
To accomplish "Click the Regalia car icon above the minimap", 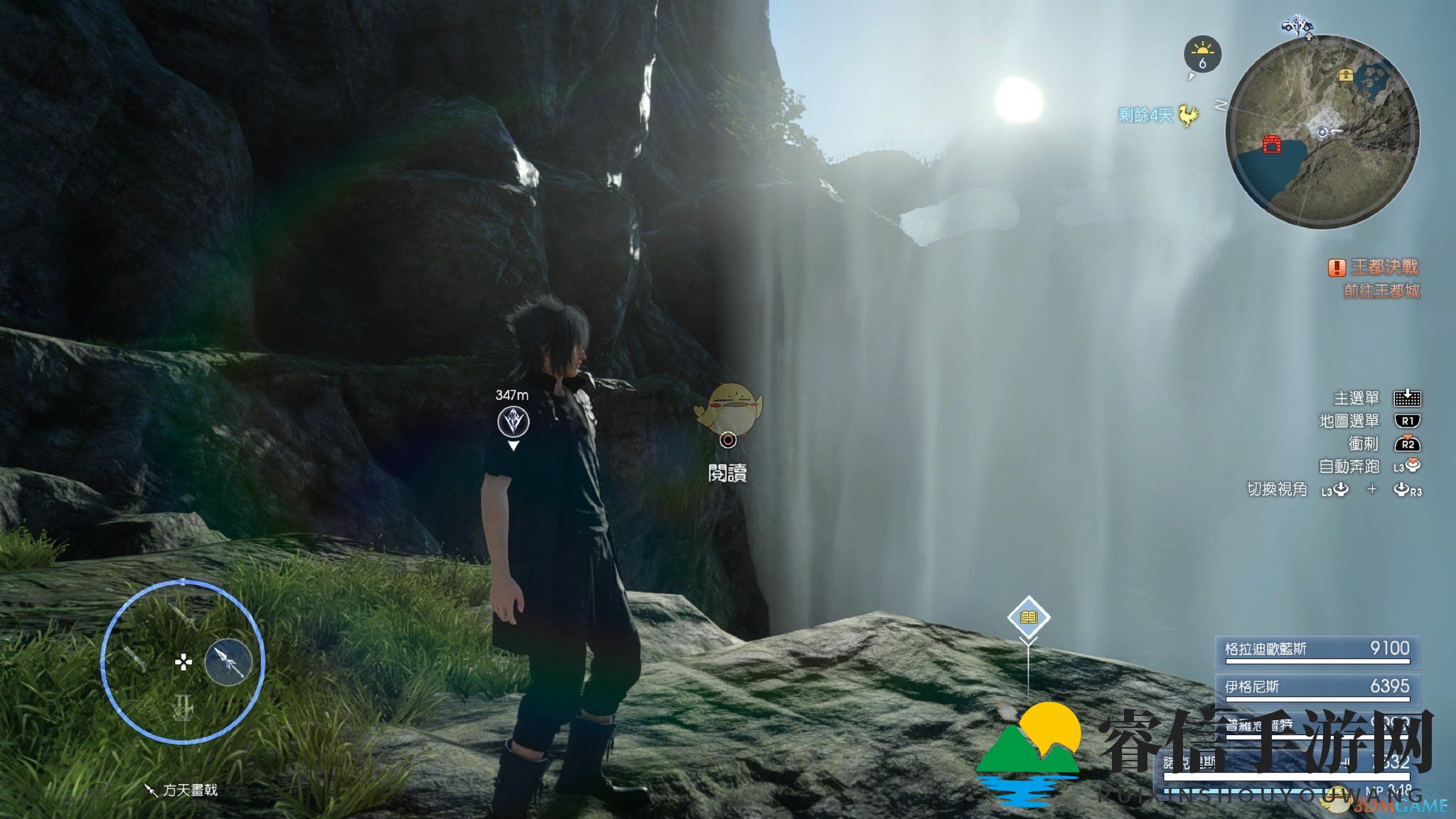I will point(1297,26).
